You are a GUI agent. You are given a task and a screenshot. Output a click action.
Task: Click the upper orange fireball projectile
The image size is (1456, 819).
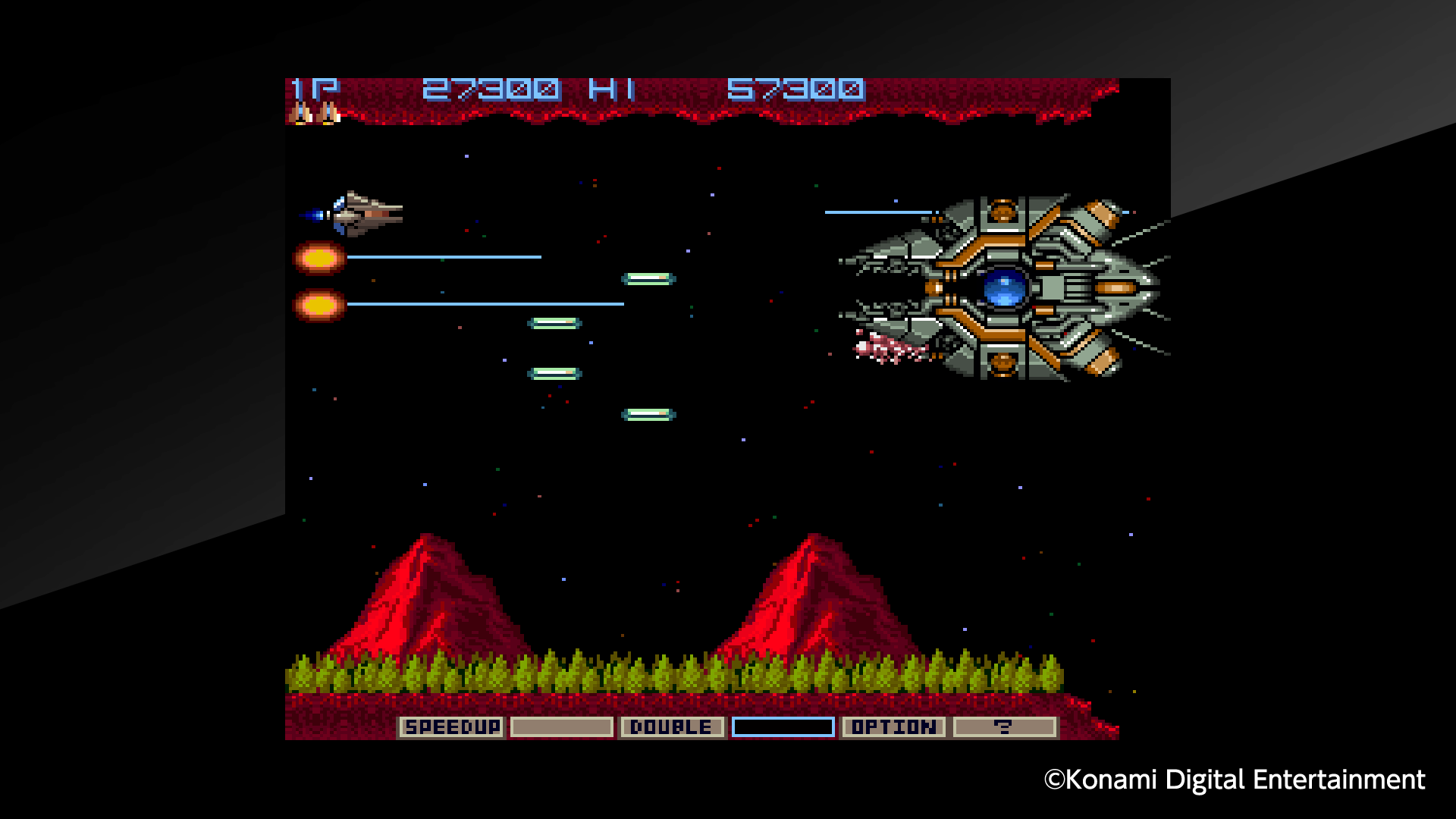pyautogui.click(x=318, y=259)
